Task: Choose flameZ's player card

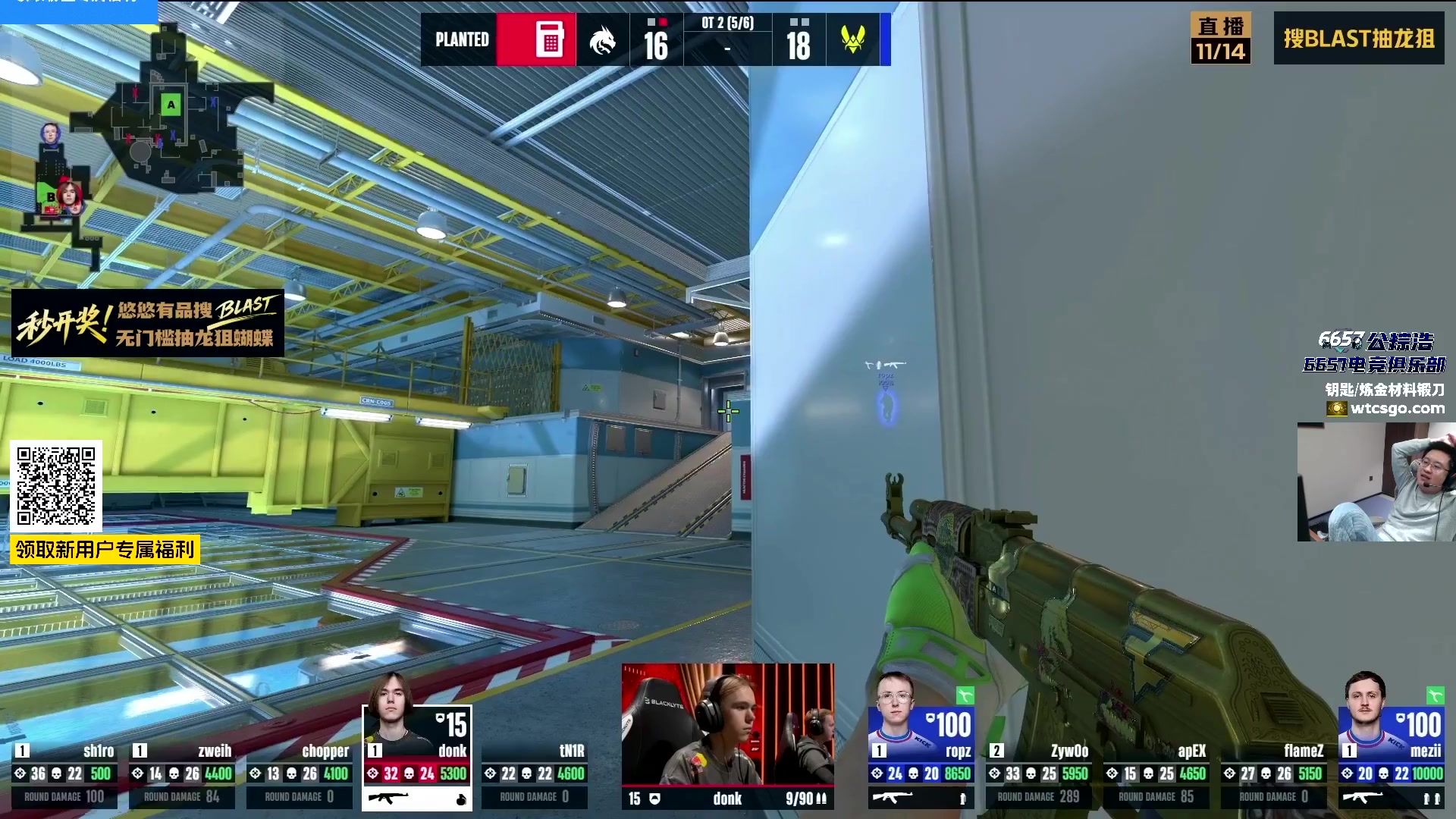Action: point(1273,773)
